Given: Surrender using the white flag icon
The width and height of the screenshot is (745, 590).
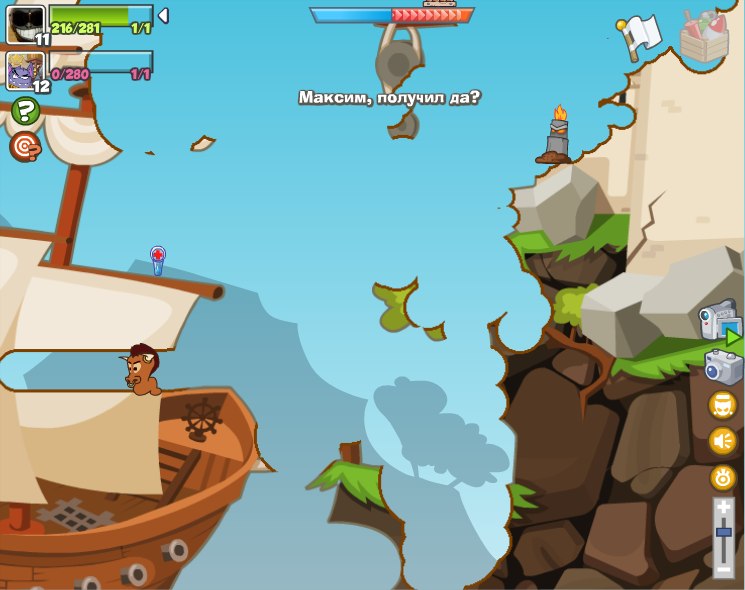Looking at the screenshot, I should pos(639,36).
